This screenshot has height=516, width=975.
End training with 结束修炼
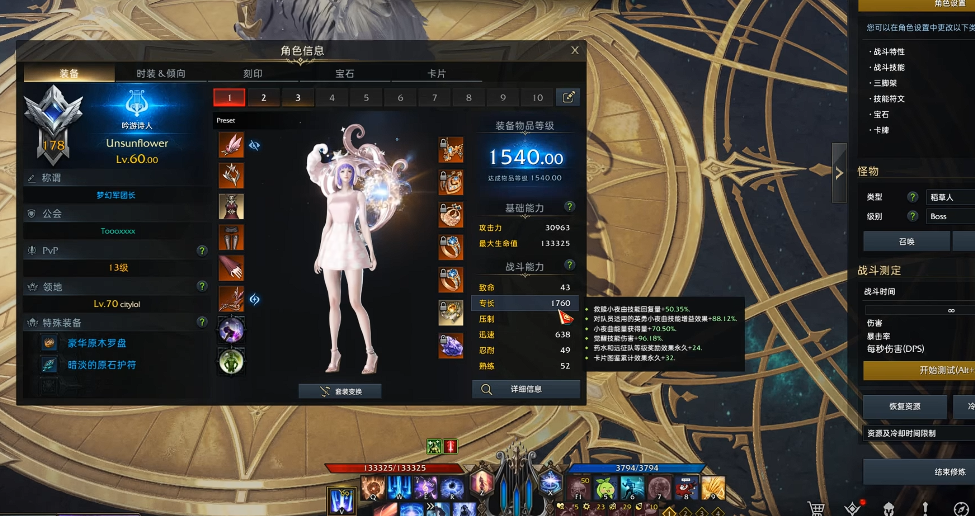[920, 472]
